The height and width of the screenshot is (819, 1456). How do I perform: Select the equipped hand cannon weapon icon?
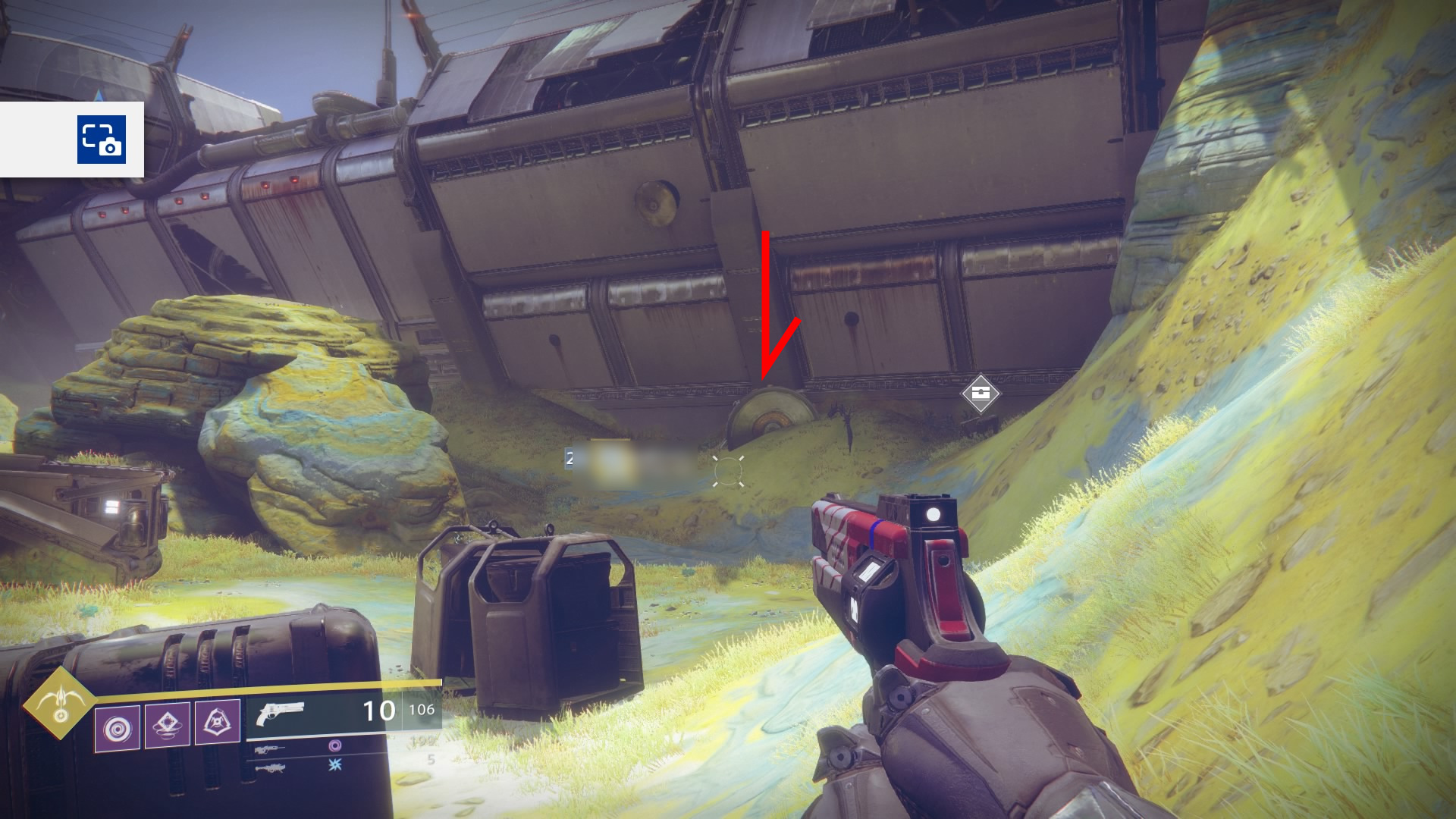click(280, 713)
